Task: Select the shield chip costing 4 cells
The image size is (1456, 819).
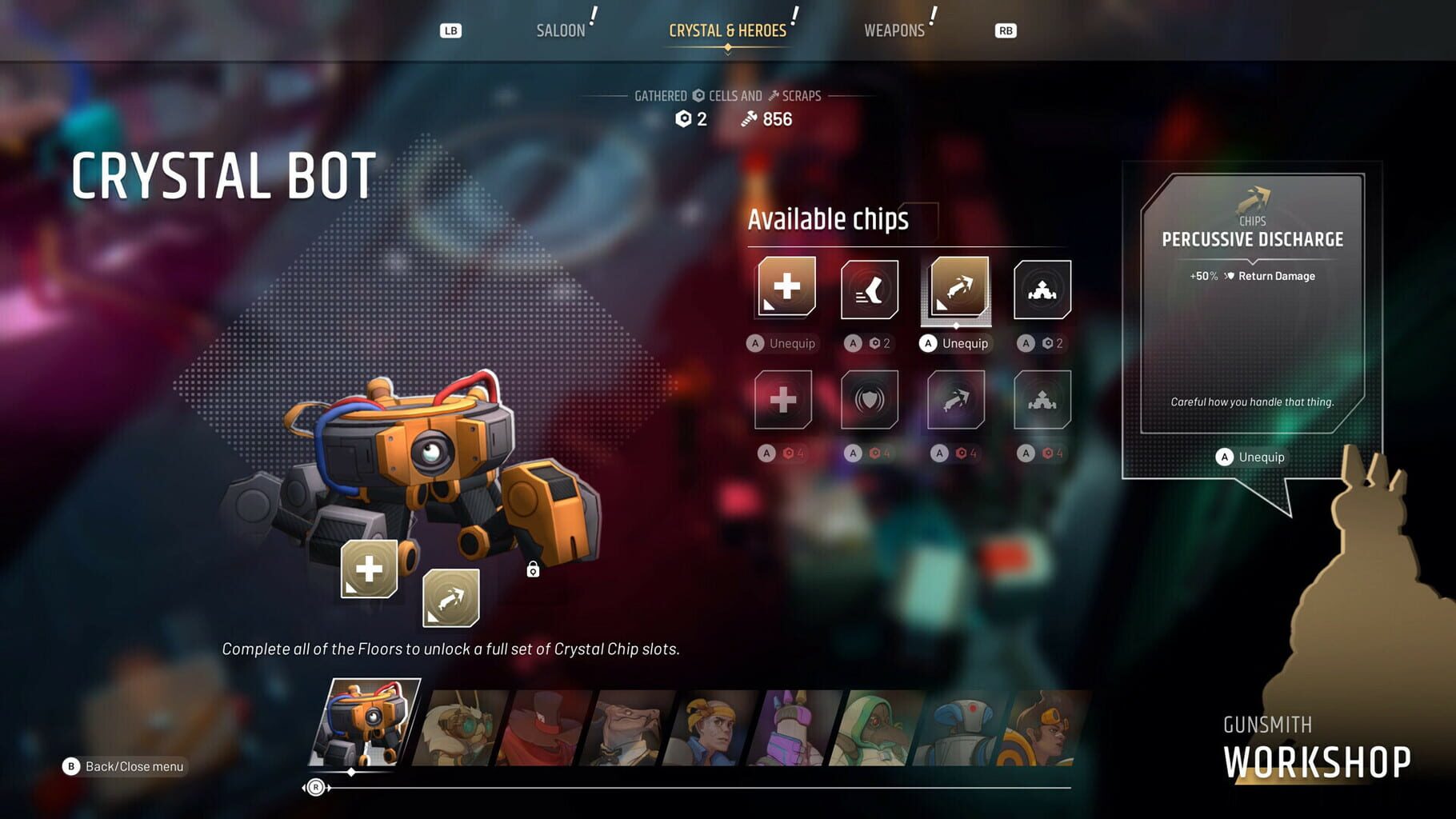Action: coord(870,400)
